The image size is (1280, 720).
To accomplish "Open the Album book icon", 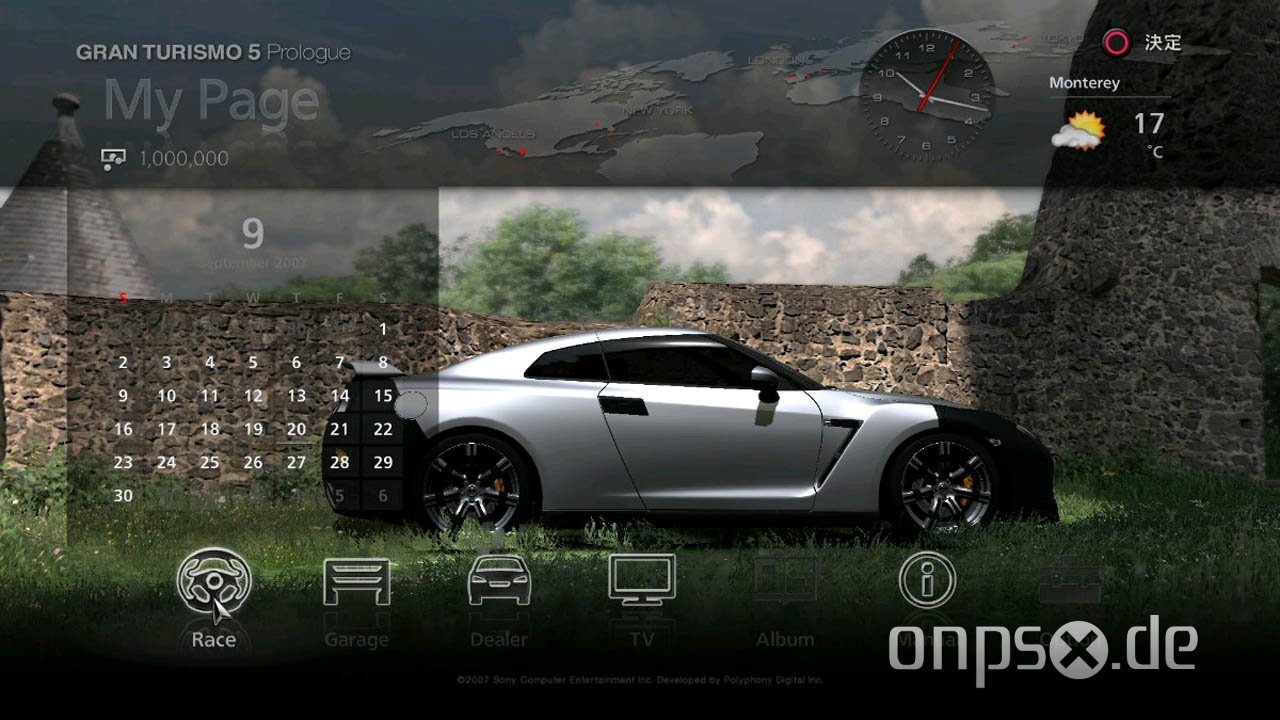I will pyautogui.click(x=785, y=578).
